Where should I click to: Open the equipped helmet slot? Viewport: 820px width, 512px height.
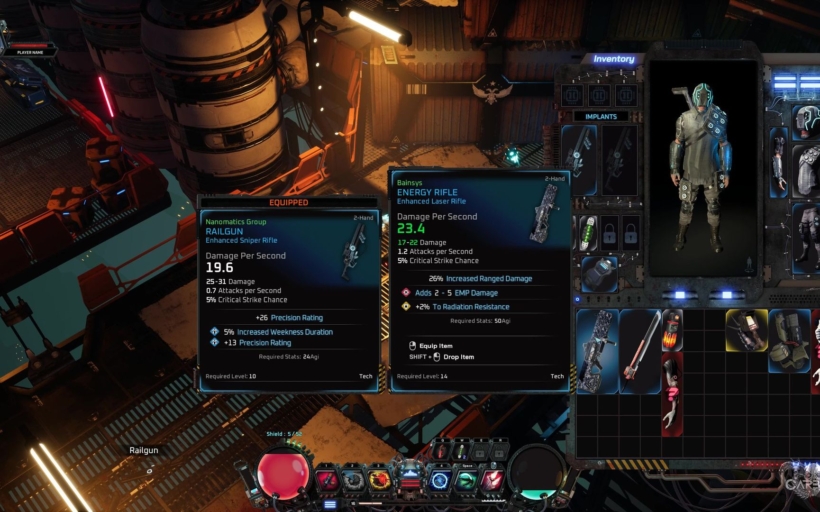(807, 121)
